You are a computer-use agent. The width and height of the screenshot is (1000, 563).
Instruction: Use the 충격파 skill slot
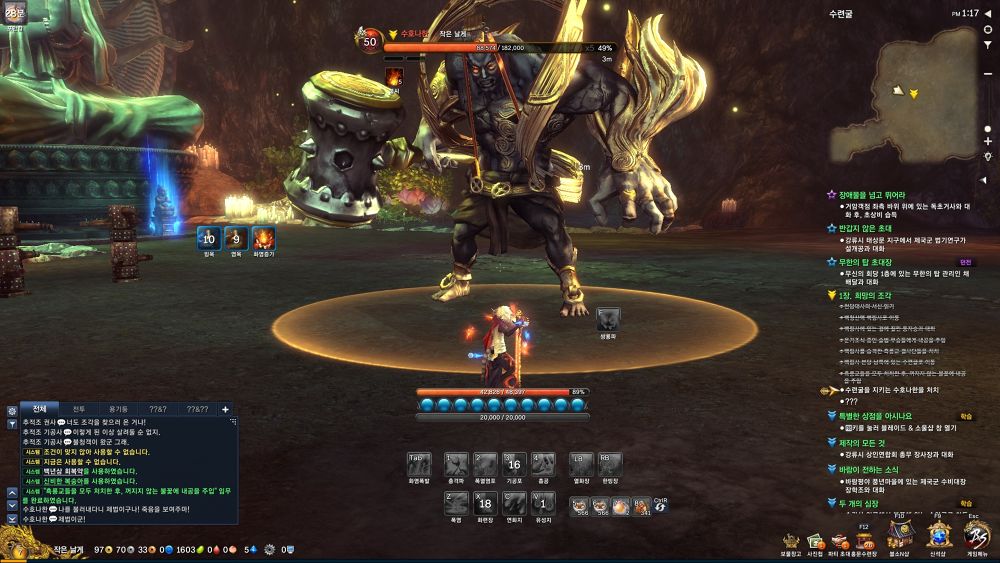coord(456,464)
